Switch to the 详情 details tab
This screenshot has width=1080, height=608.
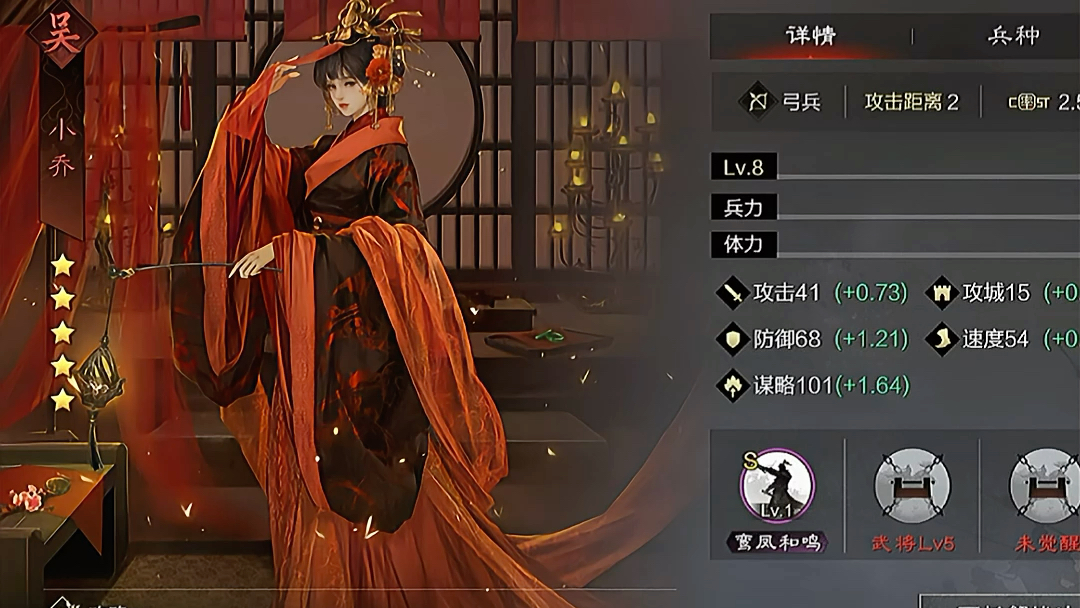(x=810, y=36)
